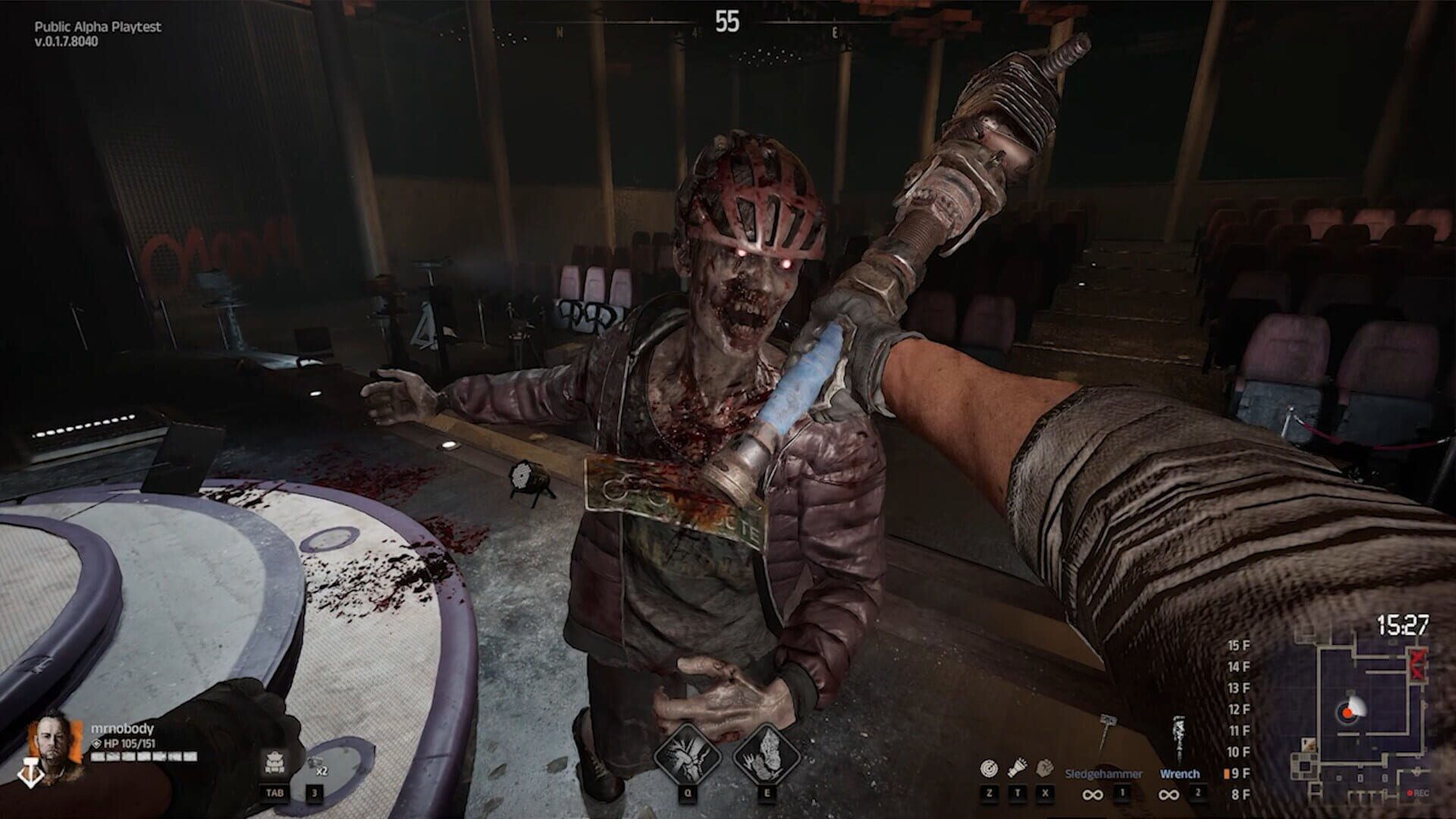Screen dimensions: 1456x819
Task: Click the REC indicator on the minimap
Action: point(1420,793)
